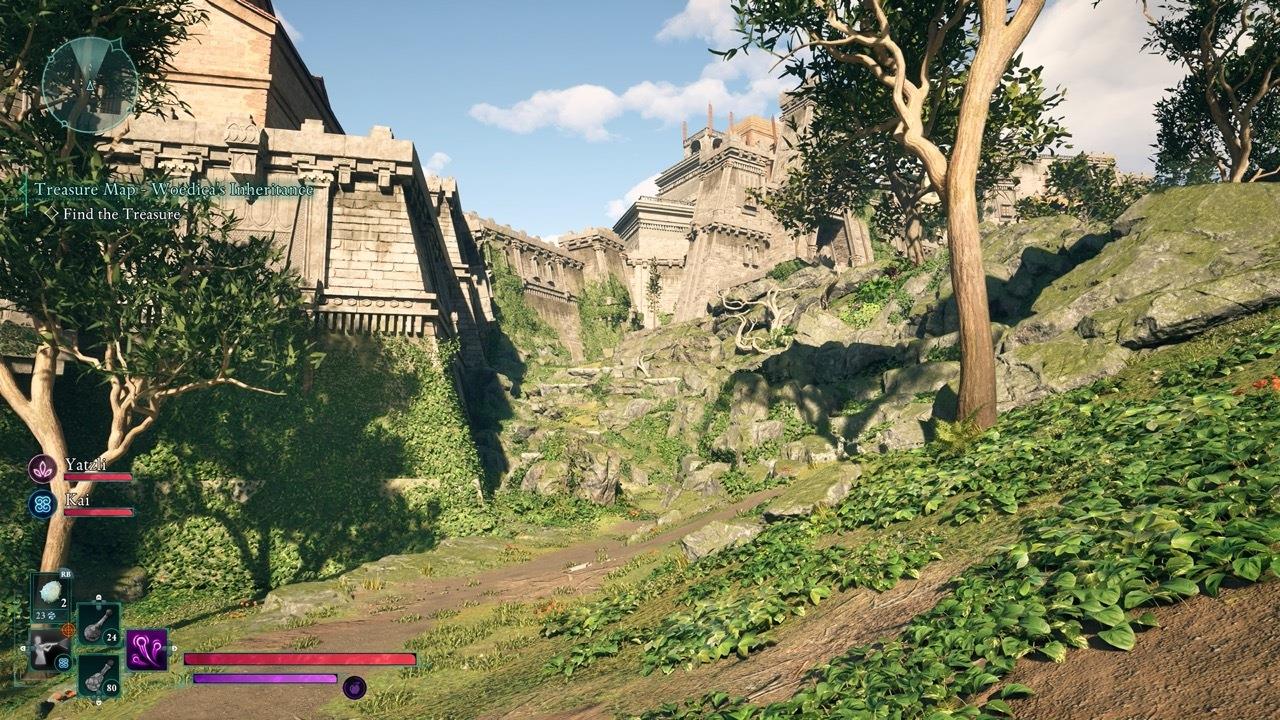Click the 23 ammo counter label
1280x720 pixels.
click(x=40, y=615)
